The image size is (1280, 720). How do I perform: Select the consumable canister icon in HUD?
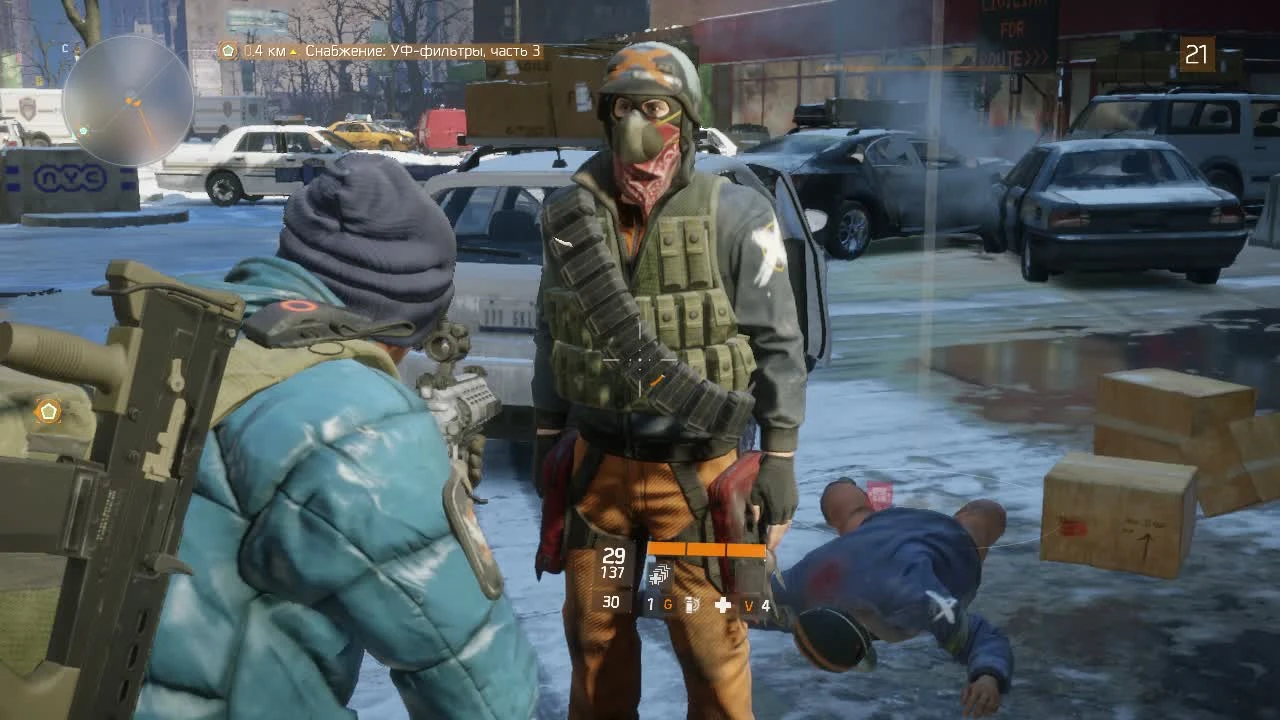coord(690,604)
